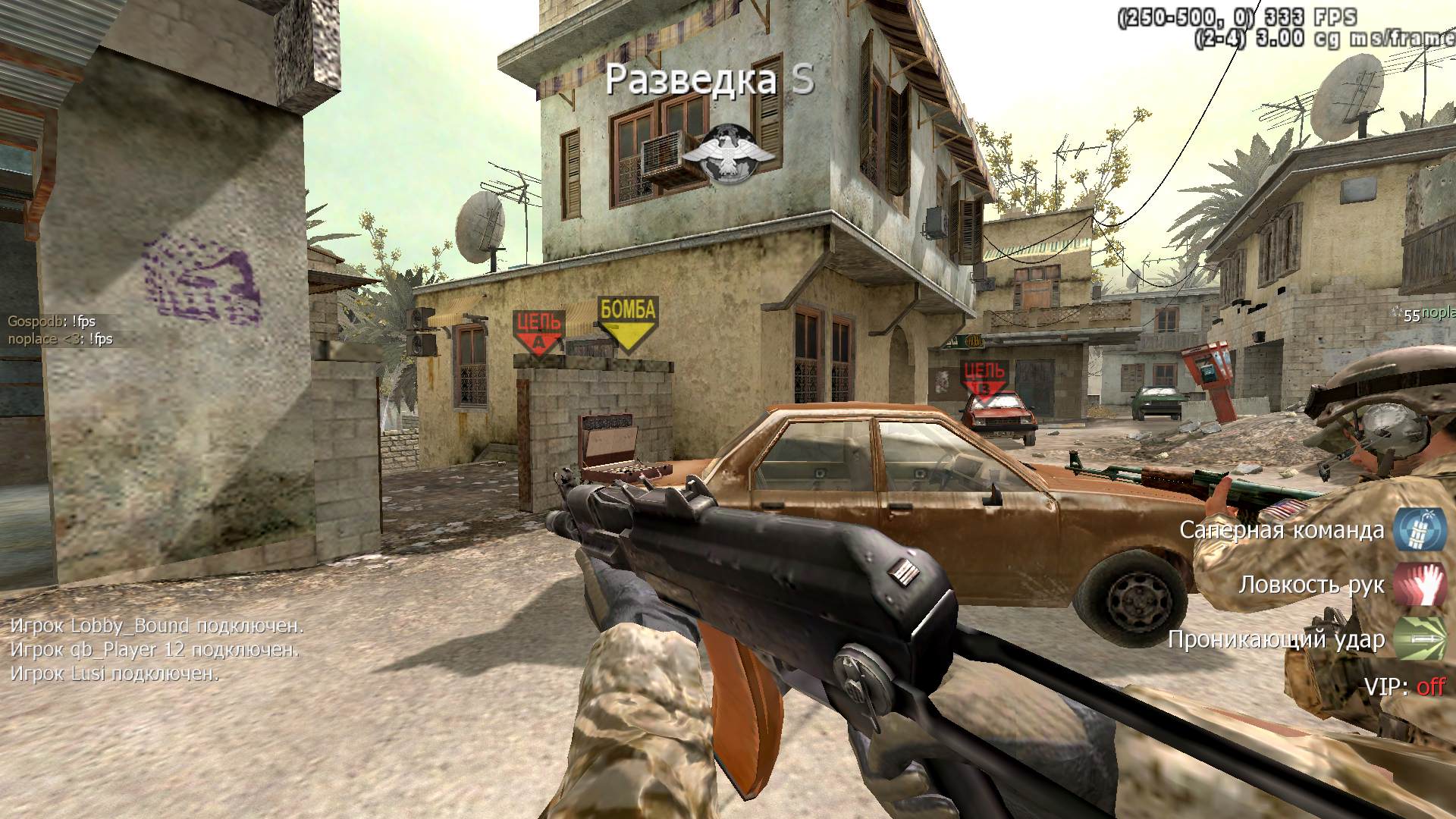Image resolution: width=1456 pixels, height=819 pixels.
Task: Click the red ЦЕЛЬ B objective marker
Action: 984,379
